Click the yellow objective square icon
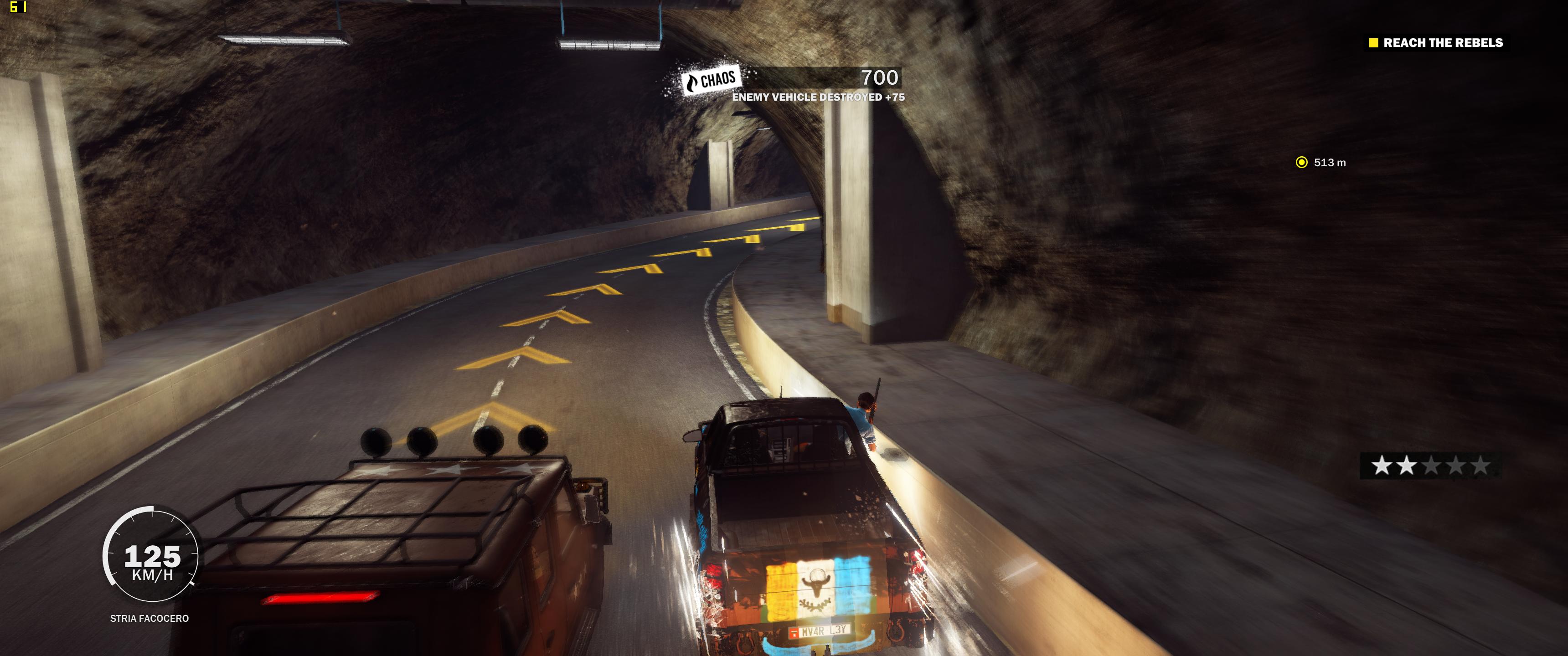The width and height of the screenshot is (1568, 656). coord(1374,43)
